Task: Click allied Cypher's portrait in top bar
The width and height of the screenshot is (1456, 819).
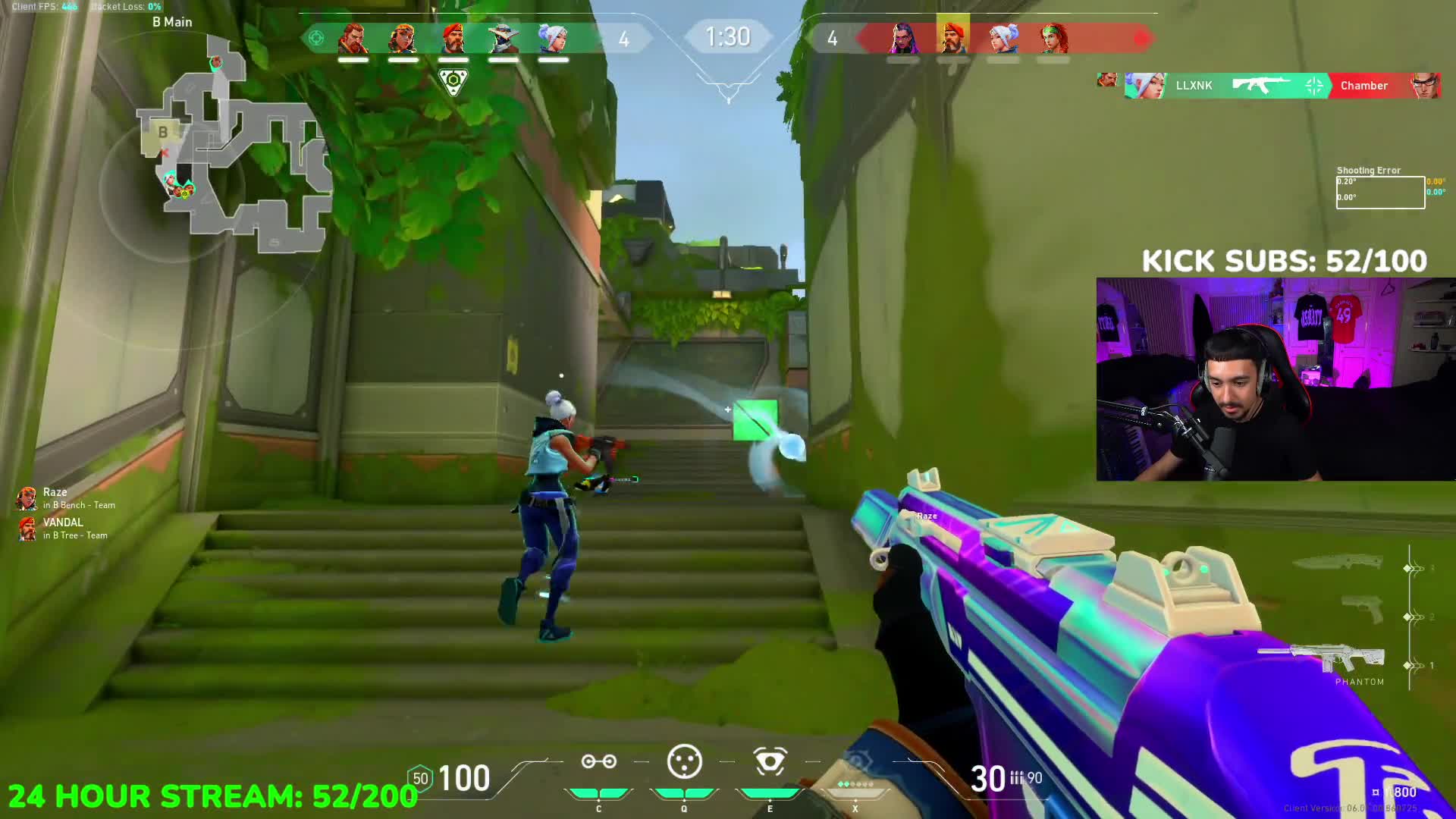Action: pyautogui.click(x=504, y=38)
